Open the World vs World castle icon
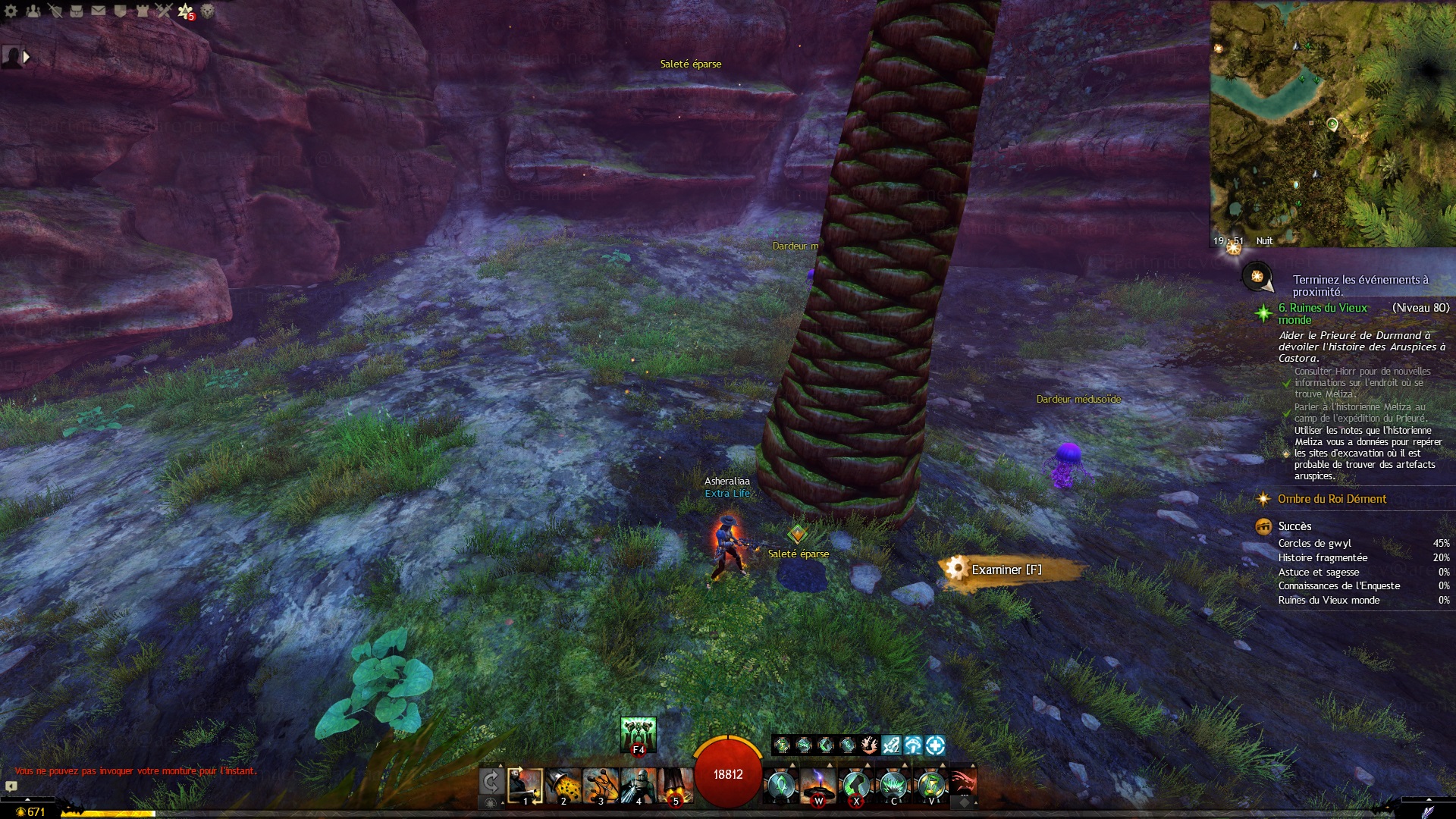Viewport: 1456px width, 819px height. 142,11
